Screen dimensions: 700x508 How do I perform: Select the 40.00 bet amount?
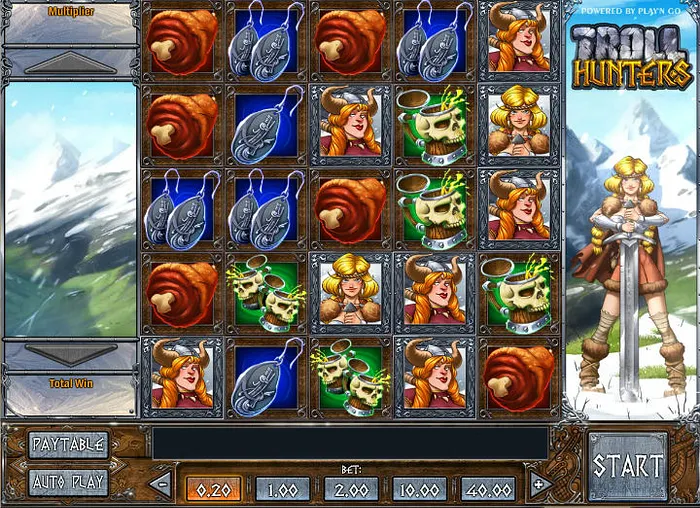[x=488, y=489]
